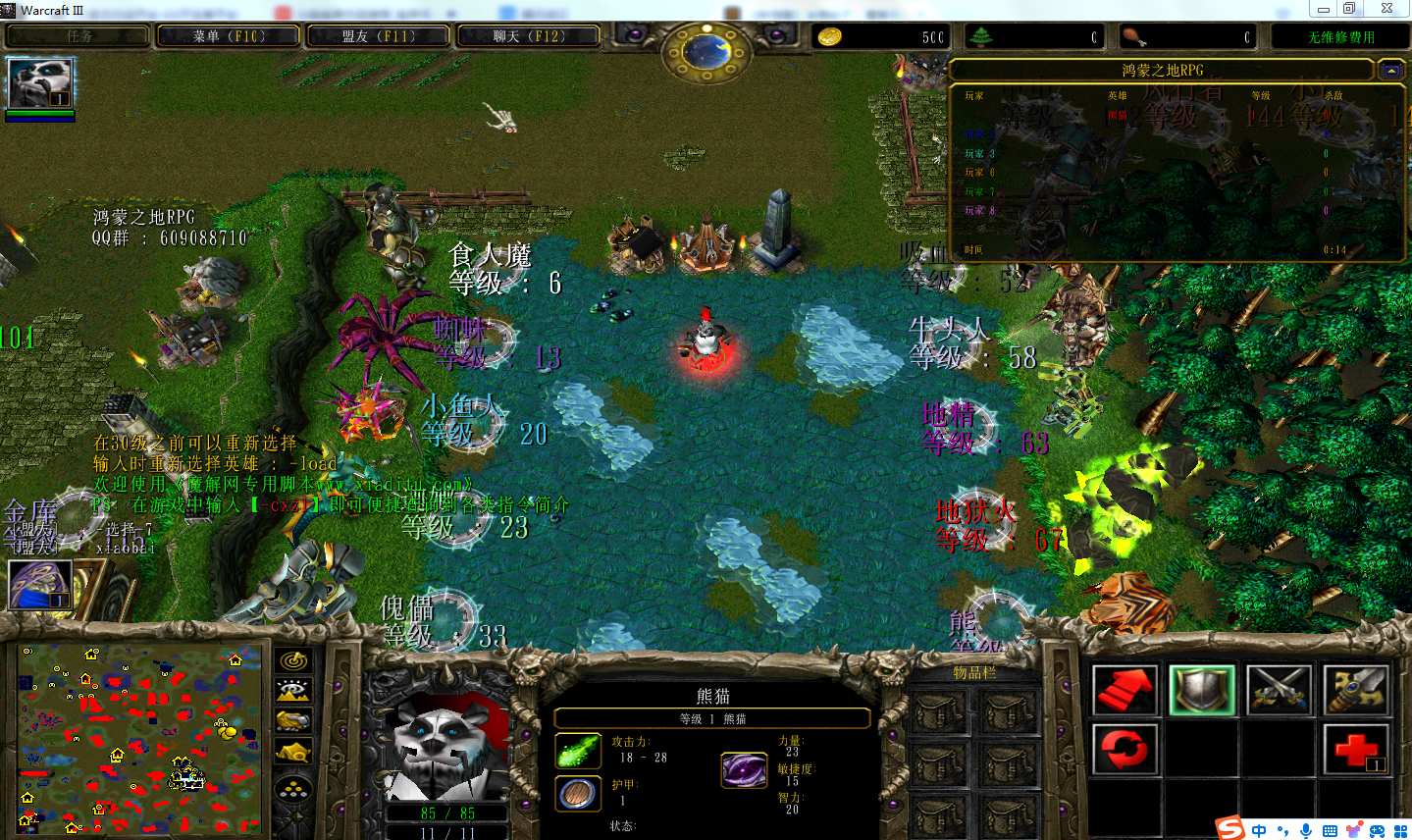Open the 菜单 (F10) game menu
Screen dimensions: 1412x840
click(x=229, y=36)
